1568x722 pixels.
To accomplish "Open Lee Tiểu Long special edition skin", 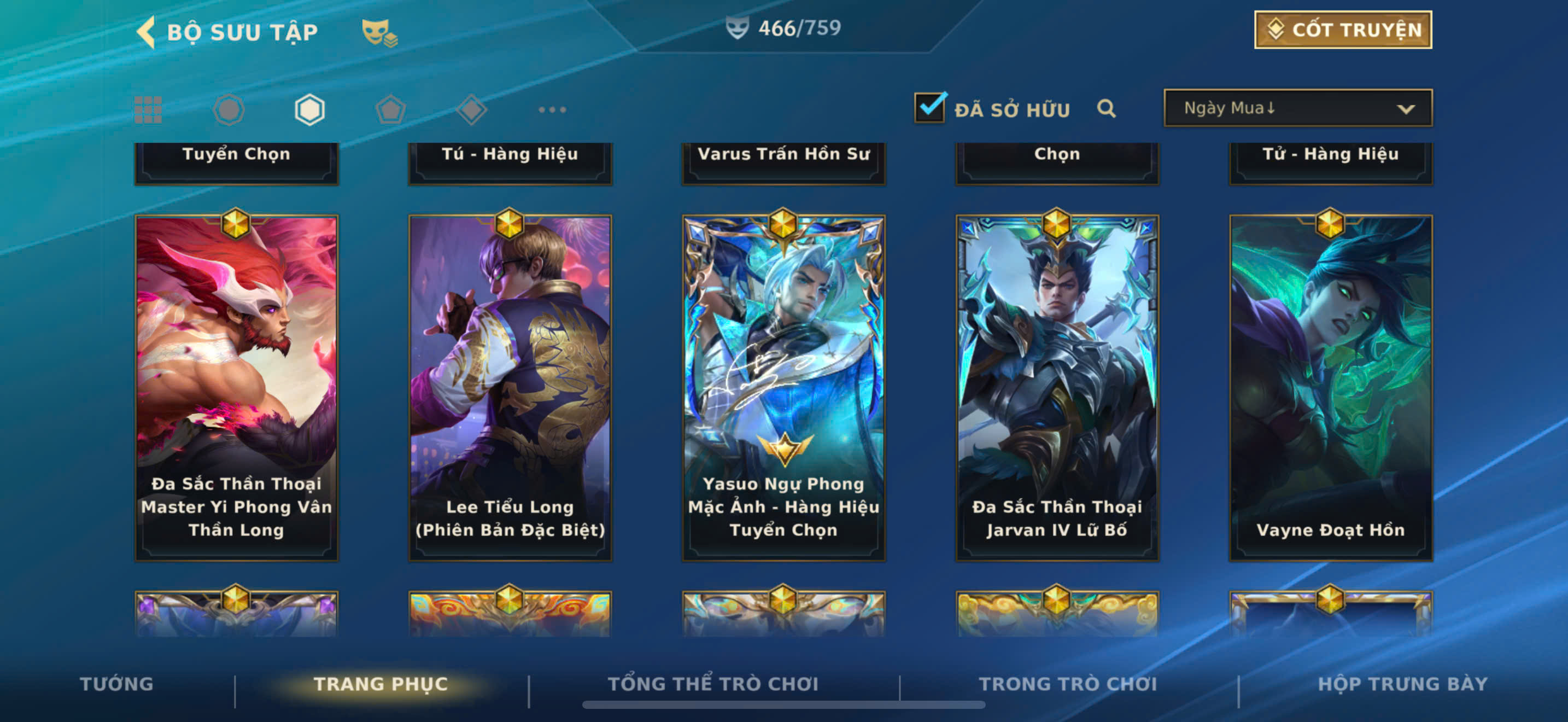I will pyautogui.click(x=510, y=387).
